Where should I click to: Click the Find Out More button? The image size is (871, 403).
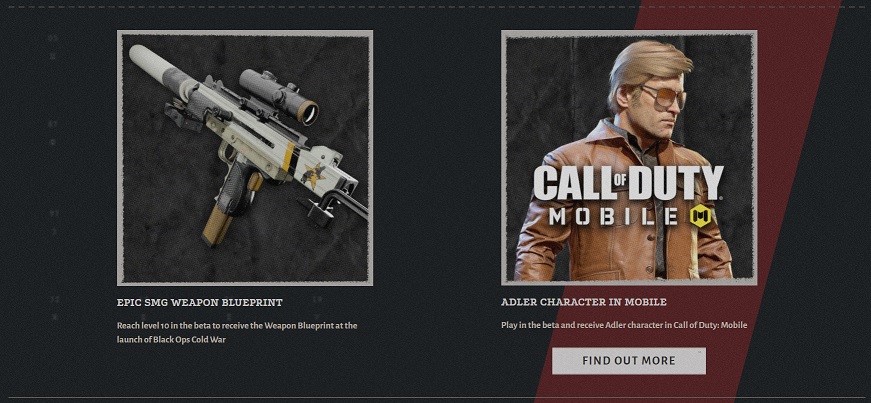pyautogui.click(x=628, y=360)
